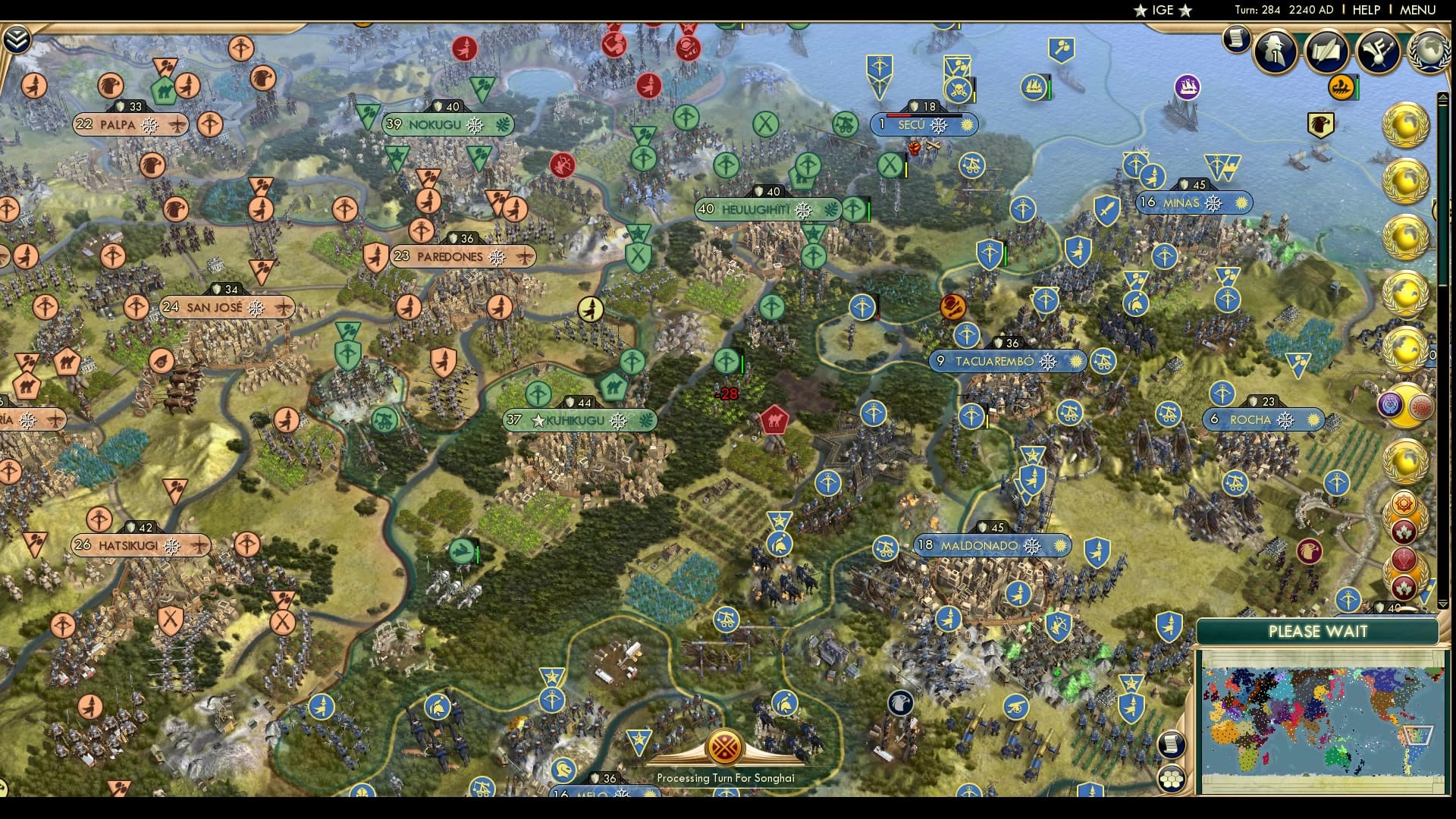The image size is (1456, 819).
Task: Open HELP from the top bar
Action: (1365, 10)
